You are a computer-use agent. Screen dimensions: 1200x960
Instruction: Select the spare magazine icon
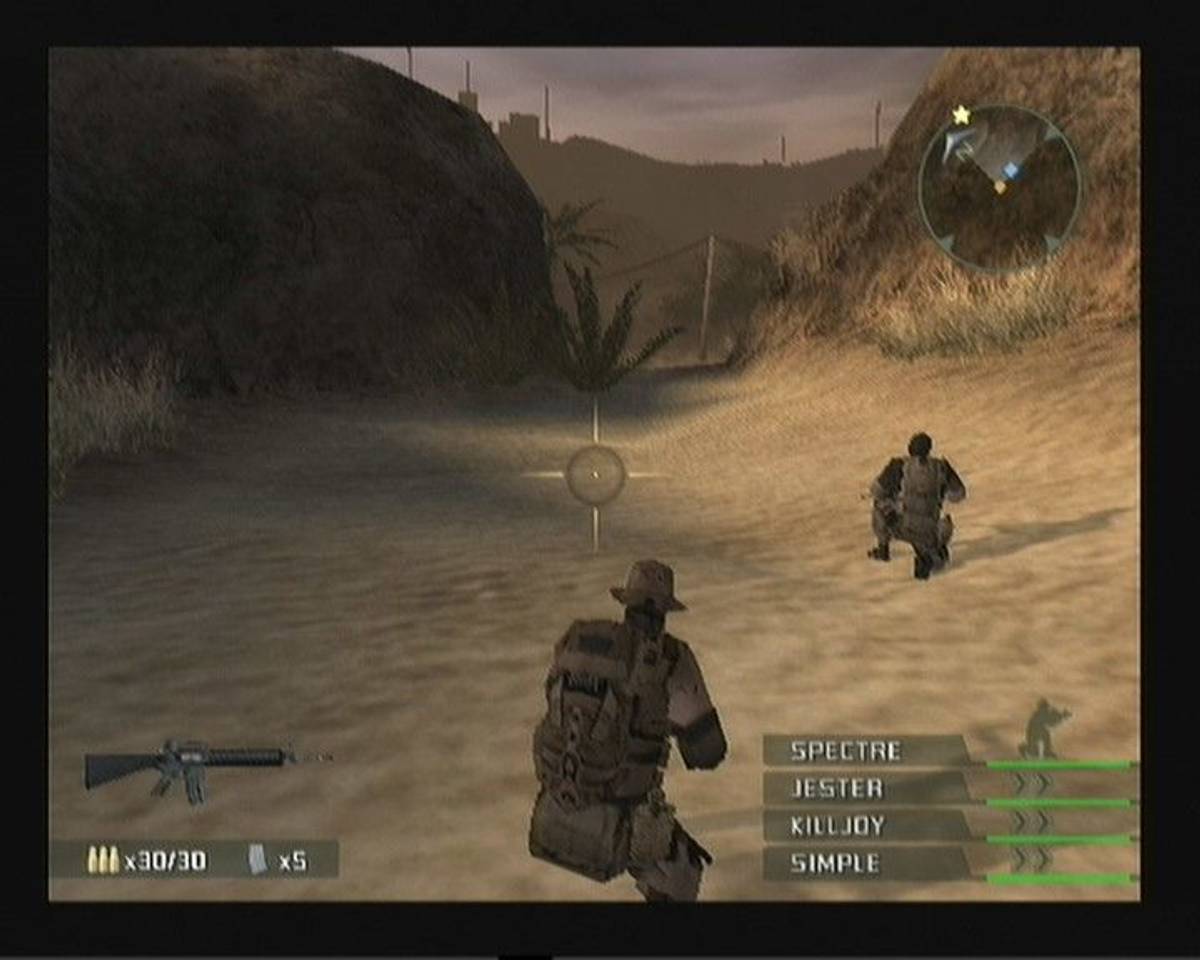click(x=258, y=859)
